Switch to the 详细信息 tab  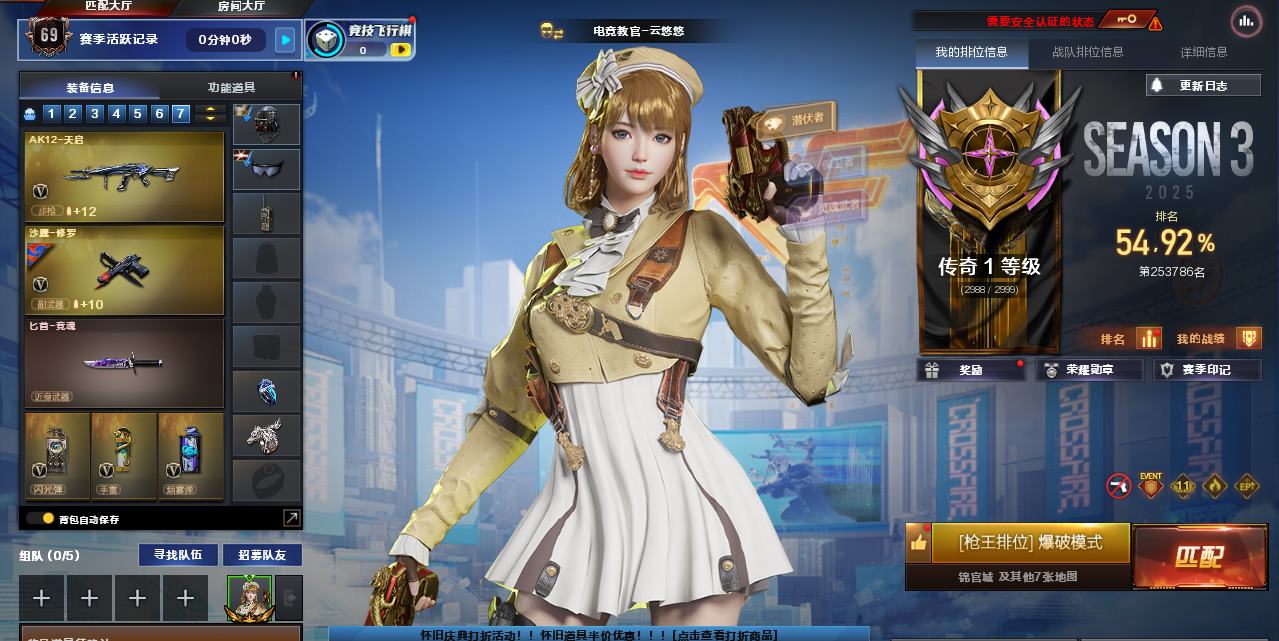click(1203, 52)
